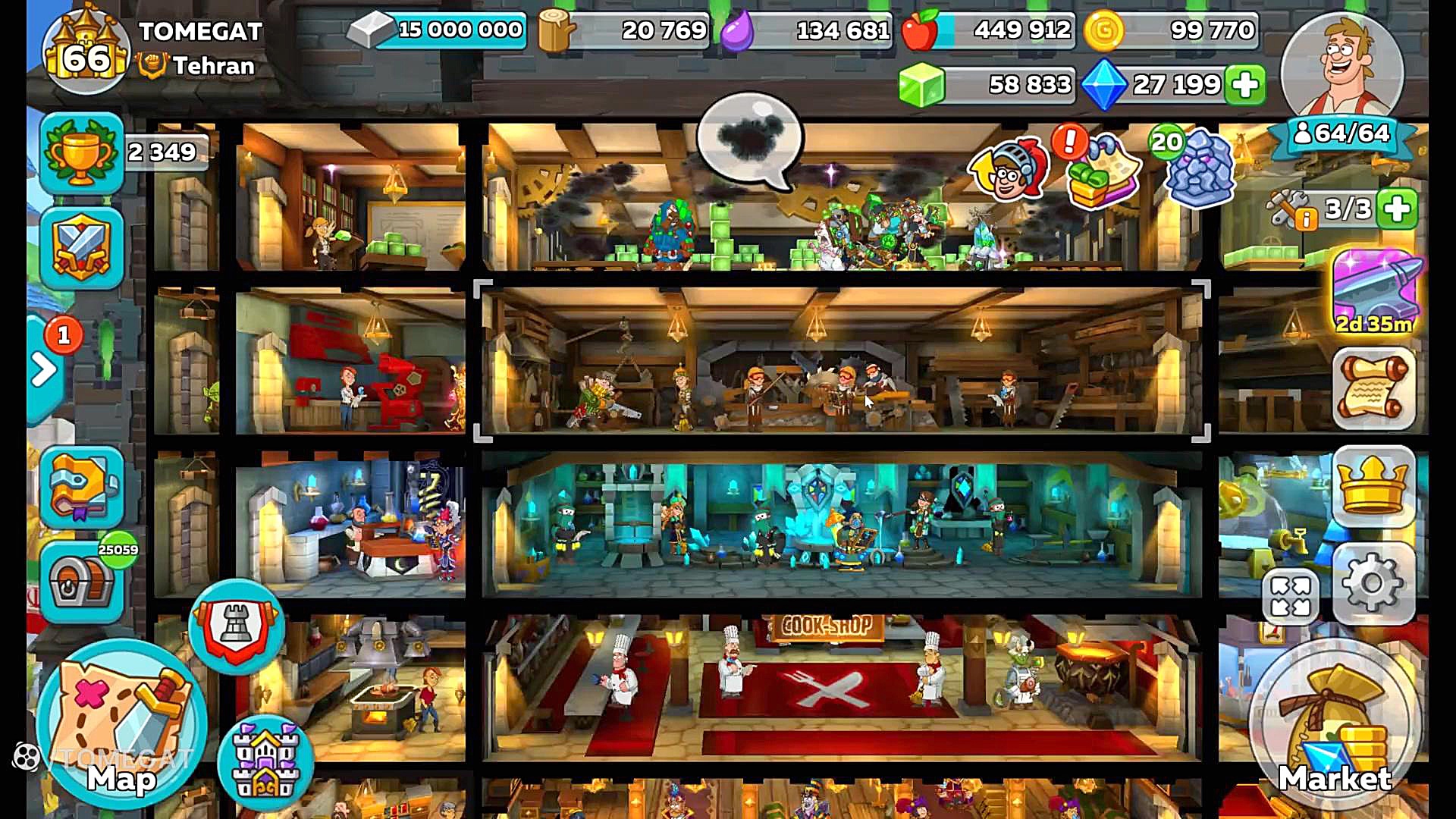Open the crossed swords shield arena

point(82,248)
